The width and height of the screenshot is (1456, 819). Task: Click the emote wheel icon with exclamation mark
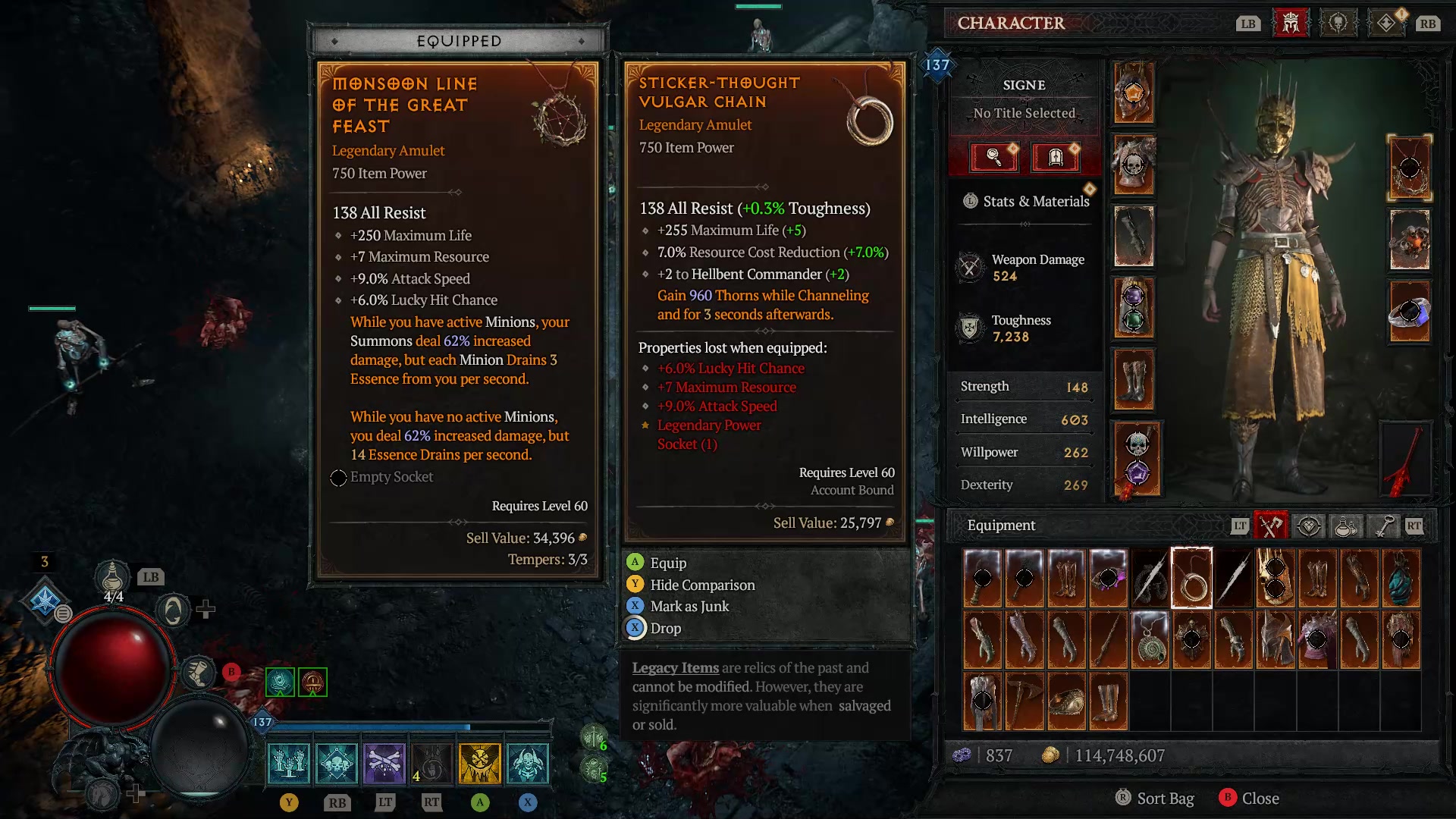point(1387,23)
